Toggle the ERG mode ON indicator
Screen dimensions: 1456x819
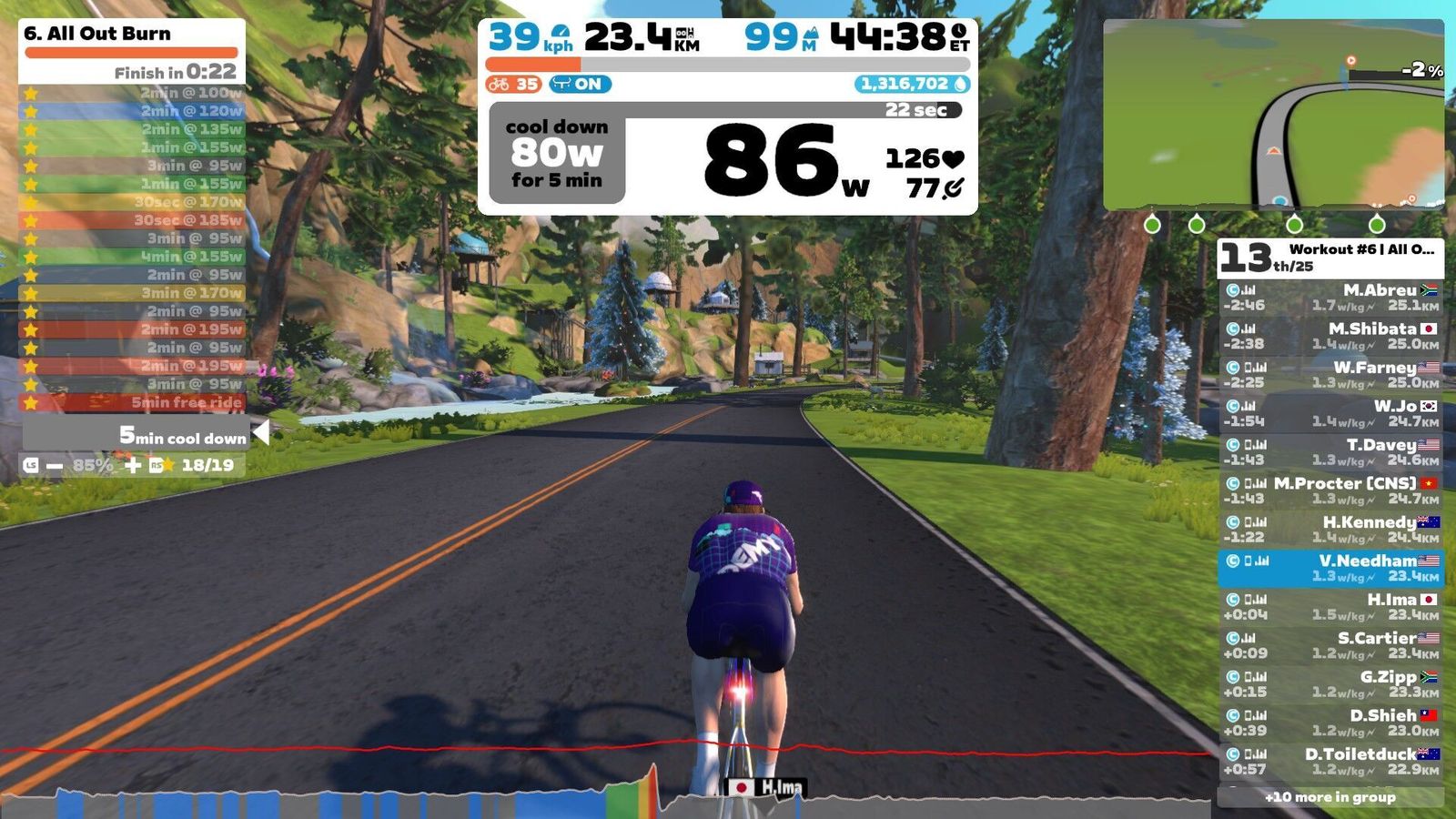point(581,85)
